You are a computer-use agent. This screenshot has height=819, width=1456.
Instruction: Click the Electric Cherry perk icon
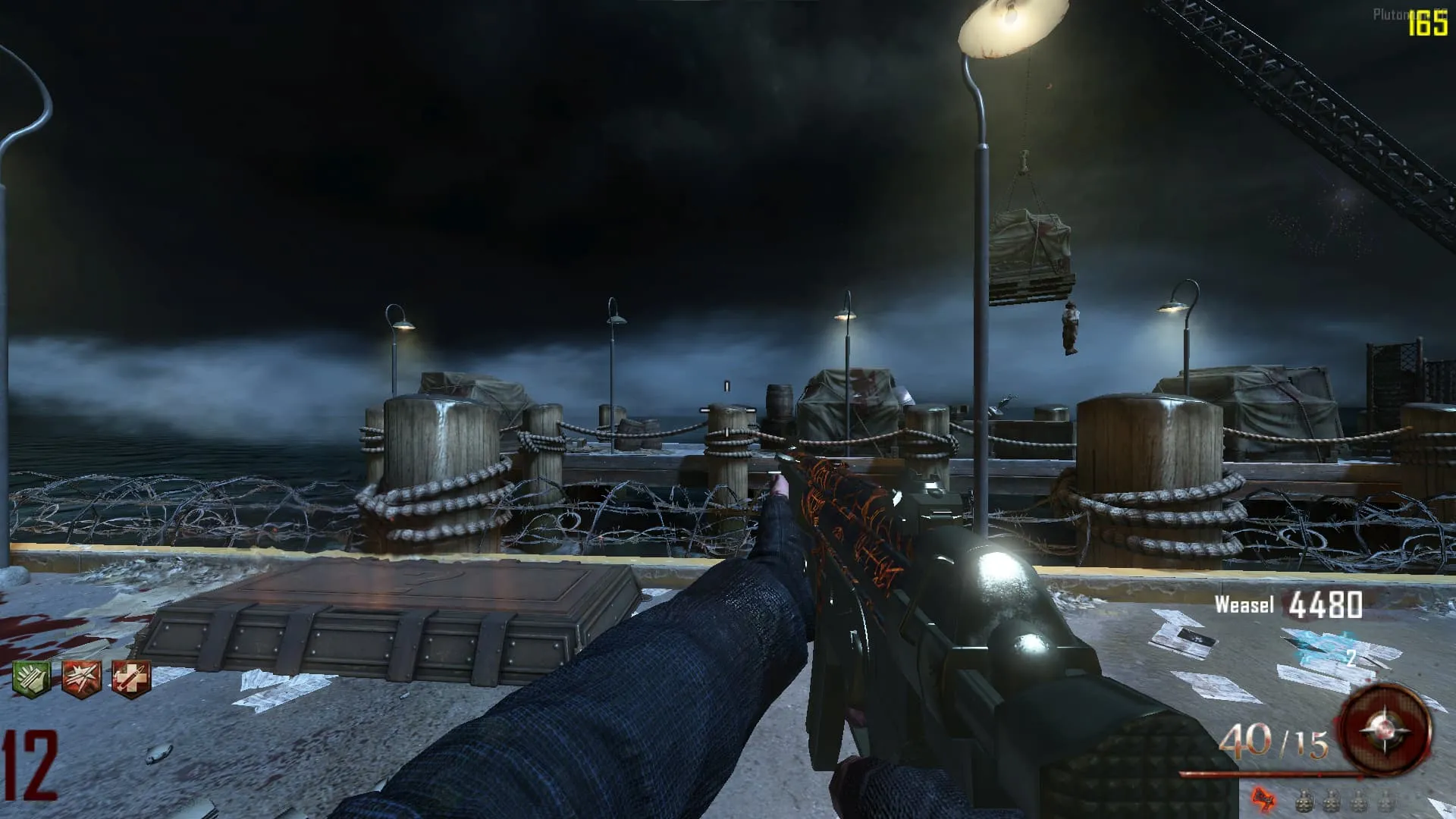click(81, 677)
